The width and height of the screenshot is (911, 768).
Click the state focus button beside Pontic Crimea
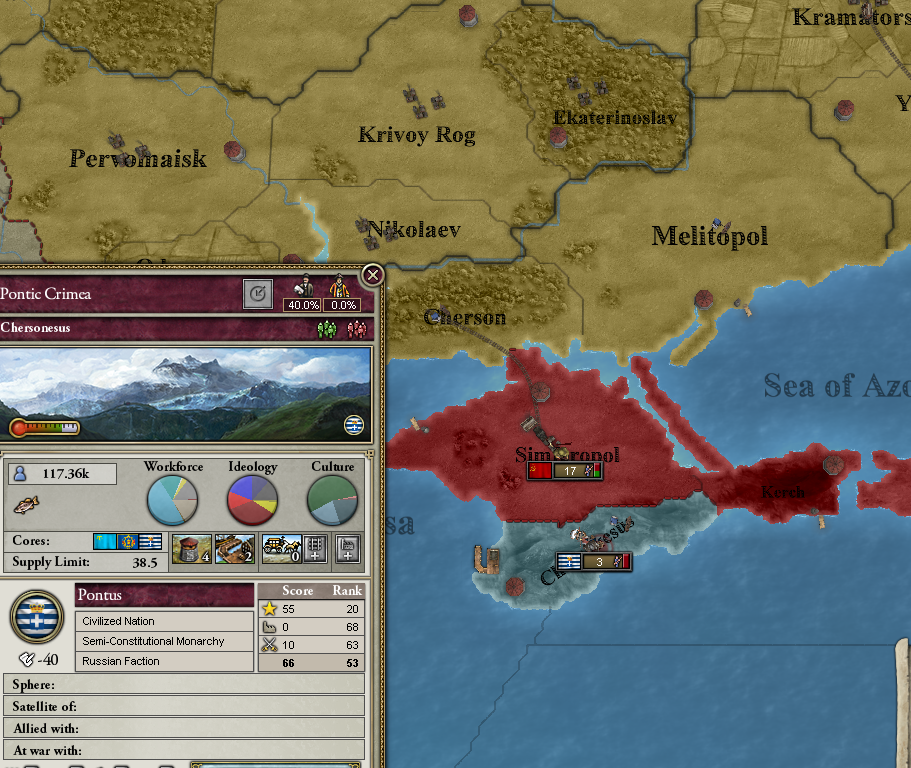pyautogui.click(x=258, y=294)
